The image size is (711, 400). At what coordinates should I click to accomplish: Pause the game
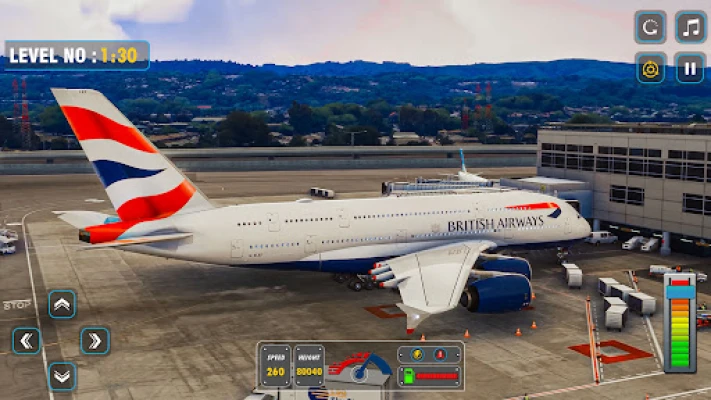(x=690, y=67)
